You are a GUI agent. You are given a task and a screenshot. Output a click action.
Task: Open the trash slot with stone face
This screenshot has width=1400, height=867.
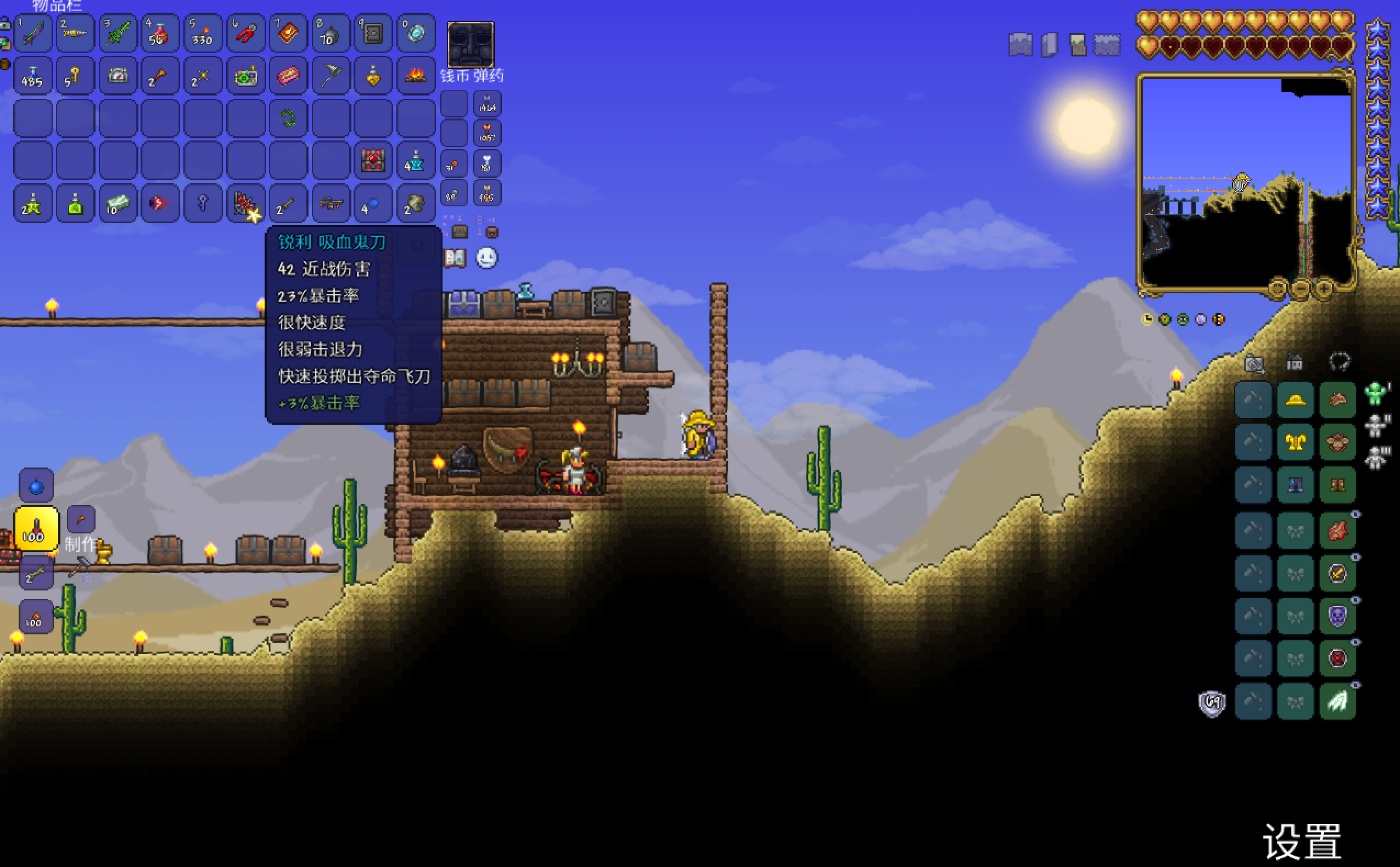pos(471,45)
